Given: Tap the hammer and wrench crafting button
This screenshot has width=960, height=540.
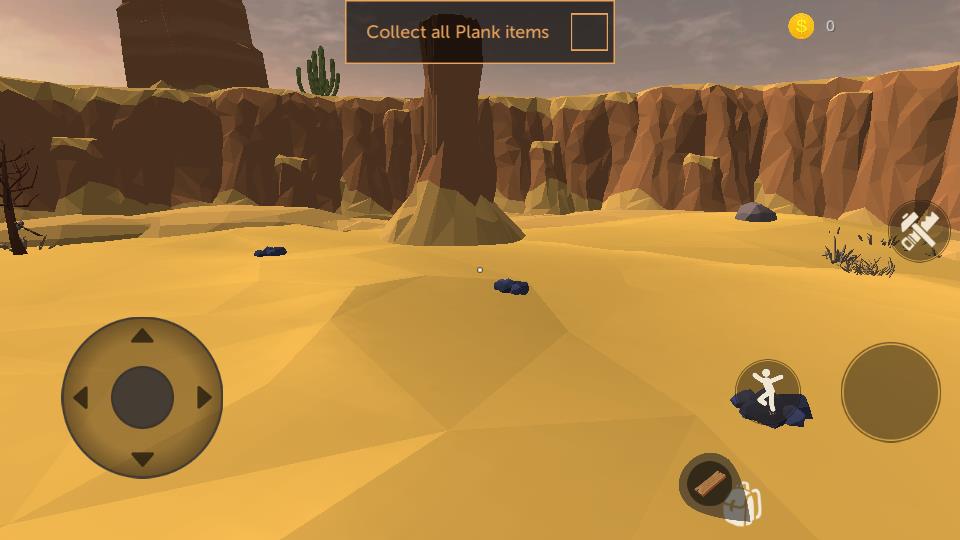Looking at the screenshot, I should [x=919, y=231].
